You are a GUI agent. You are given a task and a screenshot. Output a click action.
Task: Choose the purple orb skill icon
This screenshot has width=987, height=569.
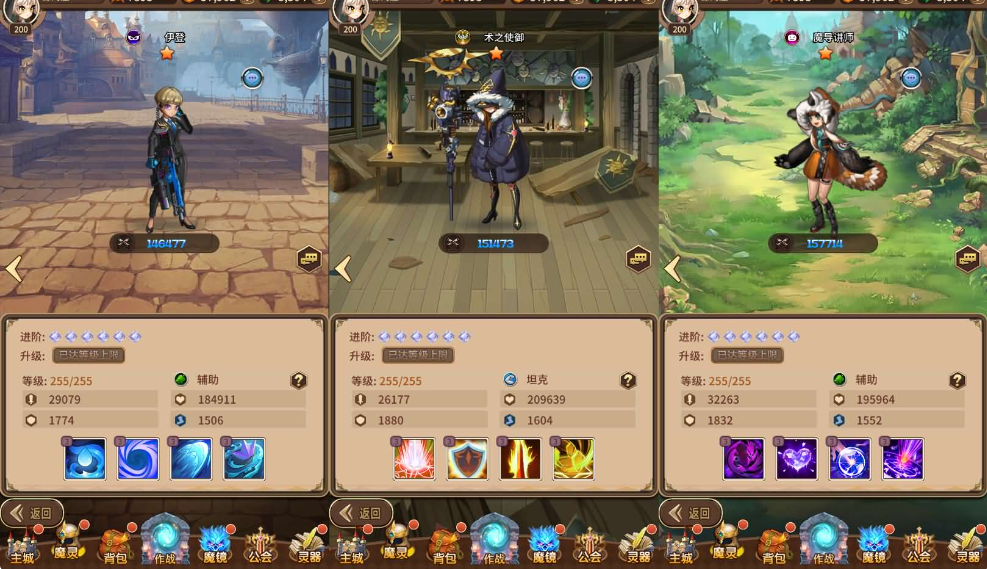[849, 459]
